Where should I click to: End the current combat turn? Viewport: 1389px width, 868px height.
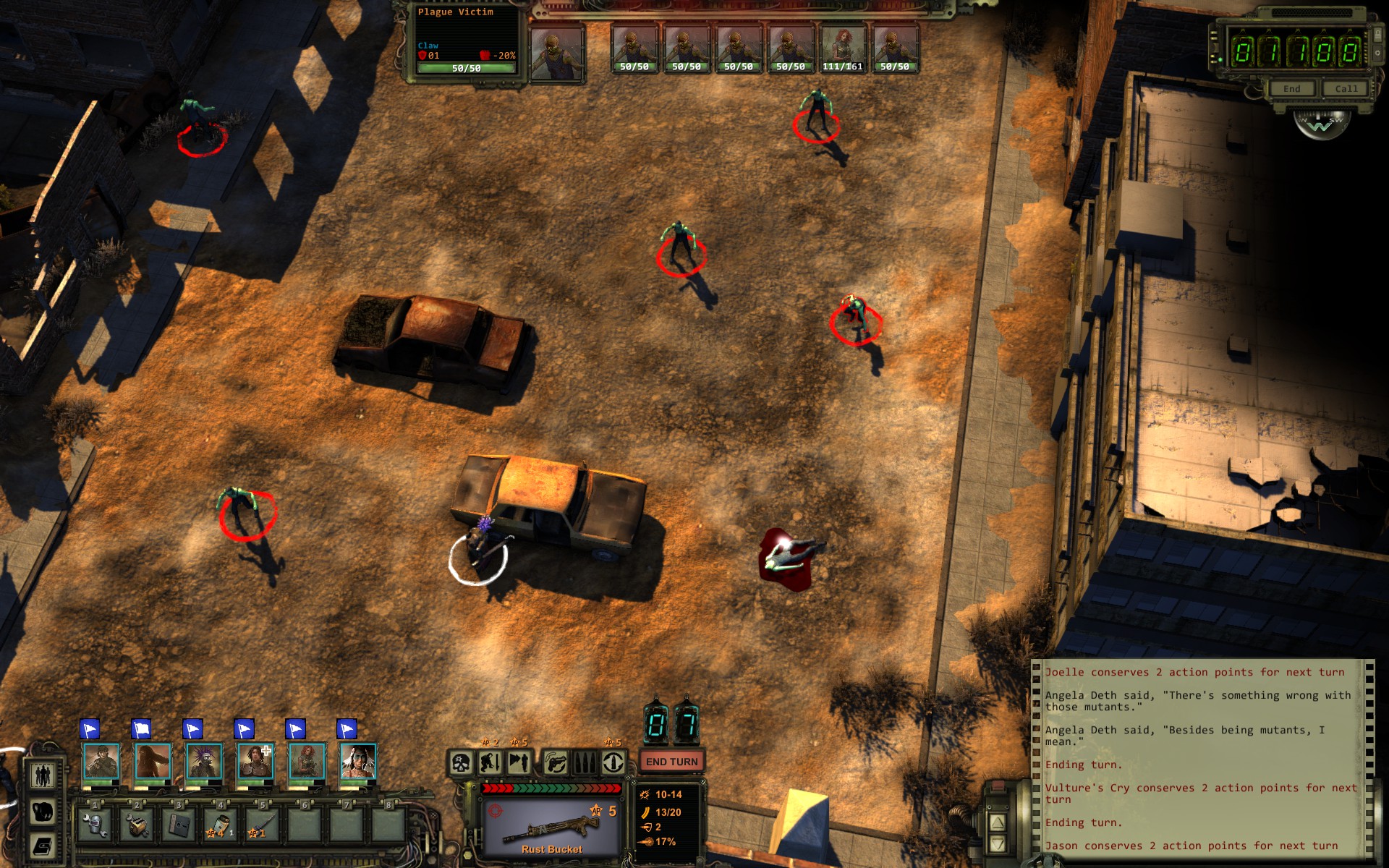(671, 762)
